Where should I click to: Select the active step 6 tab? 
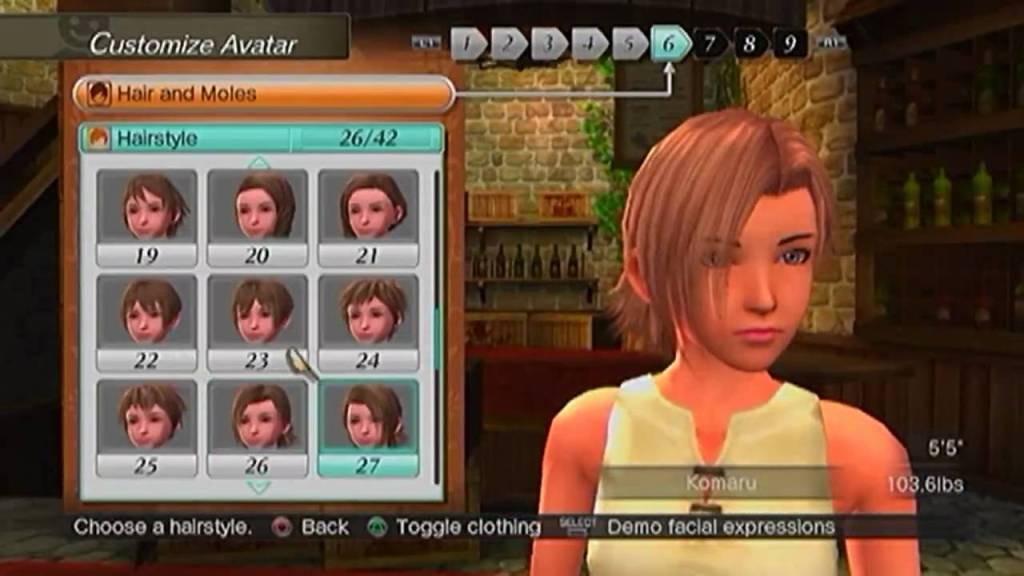tap(669, 43)
